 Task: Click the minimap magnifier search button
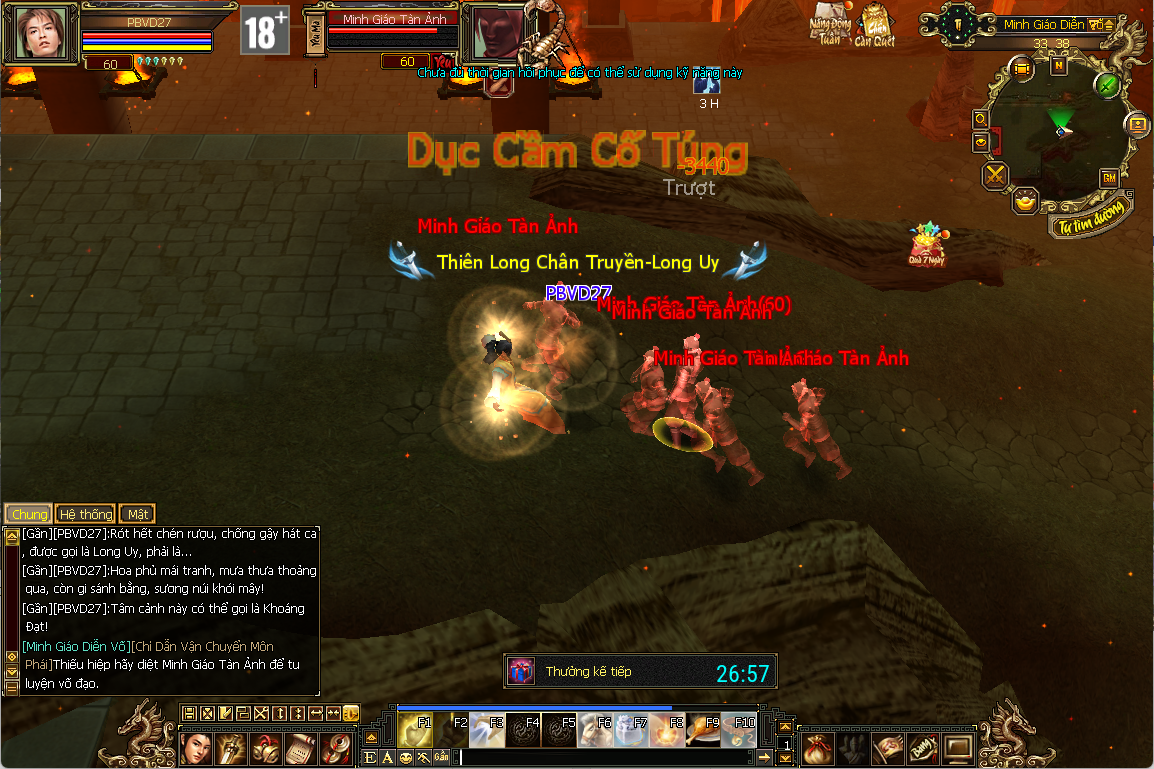point(981,118)
